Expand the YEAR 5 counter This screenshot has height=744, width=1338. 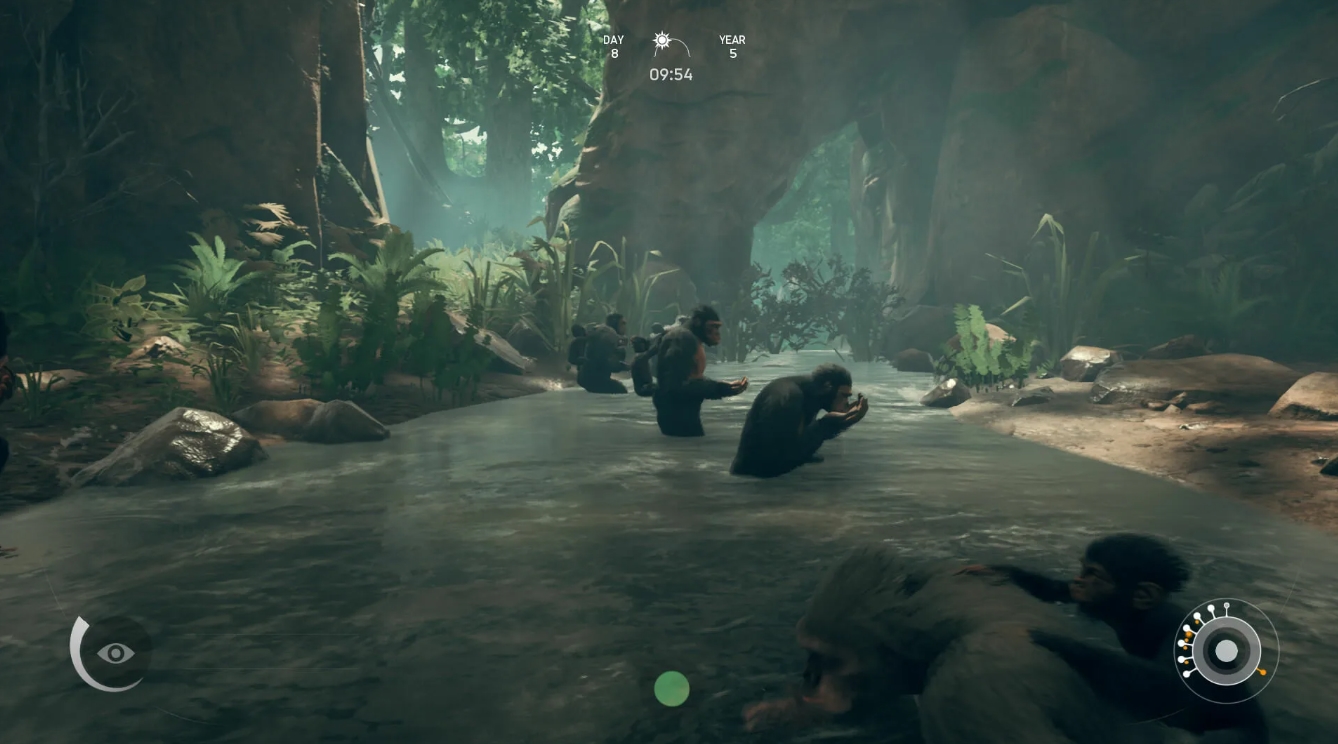click(x=731, y=46)
